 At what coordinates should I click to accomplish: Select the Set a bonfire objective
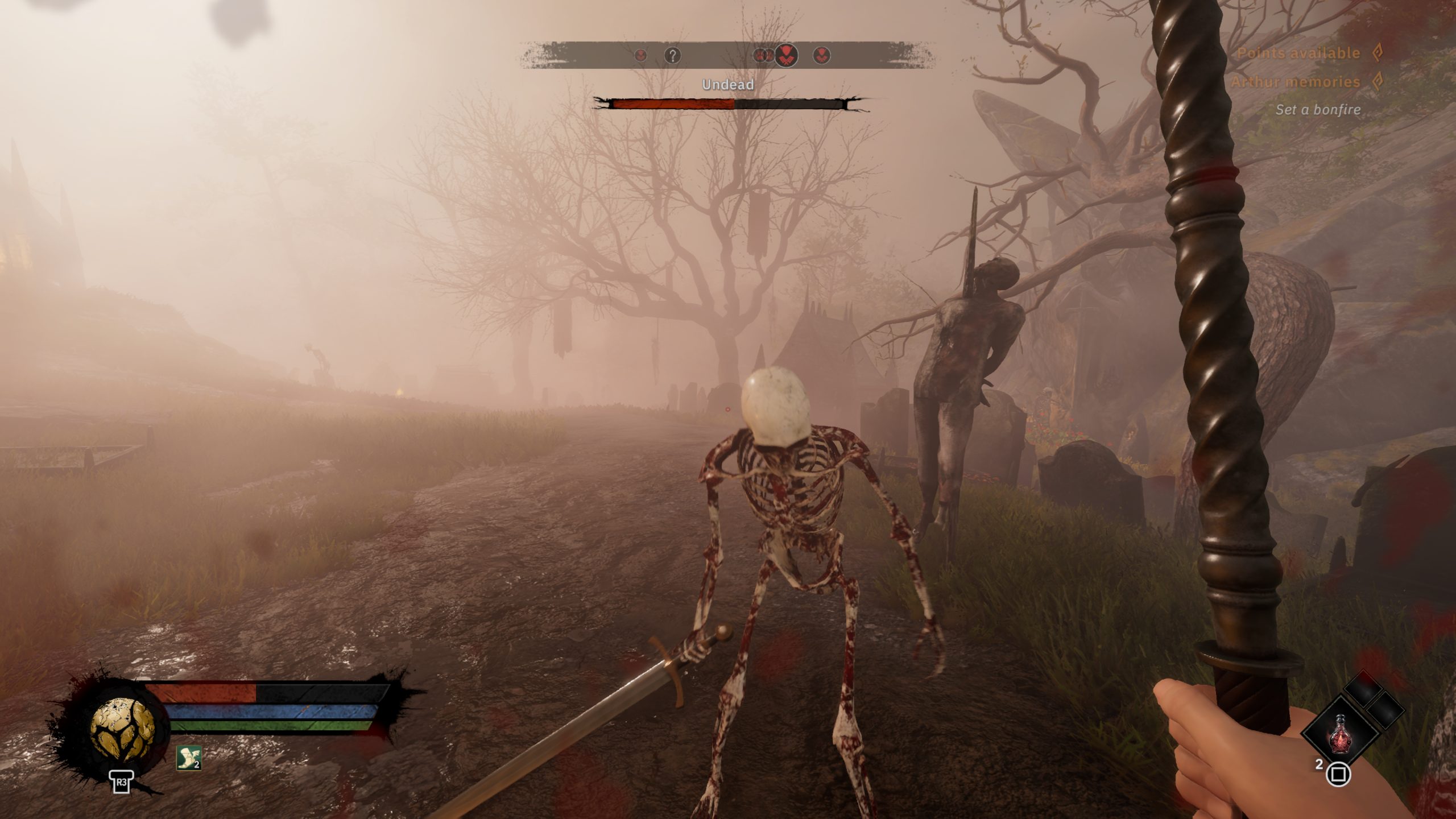[1318, 110]
